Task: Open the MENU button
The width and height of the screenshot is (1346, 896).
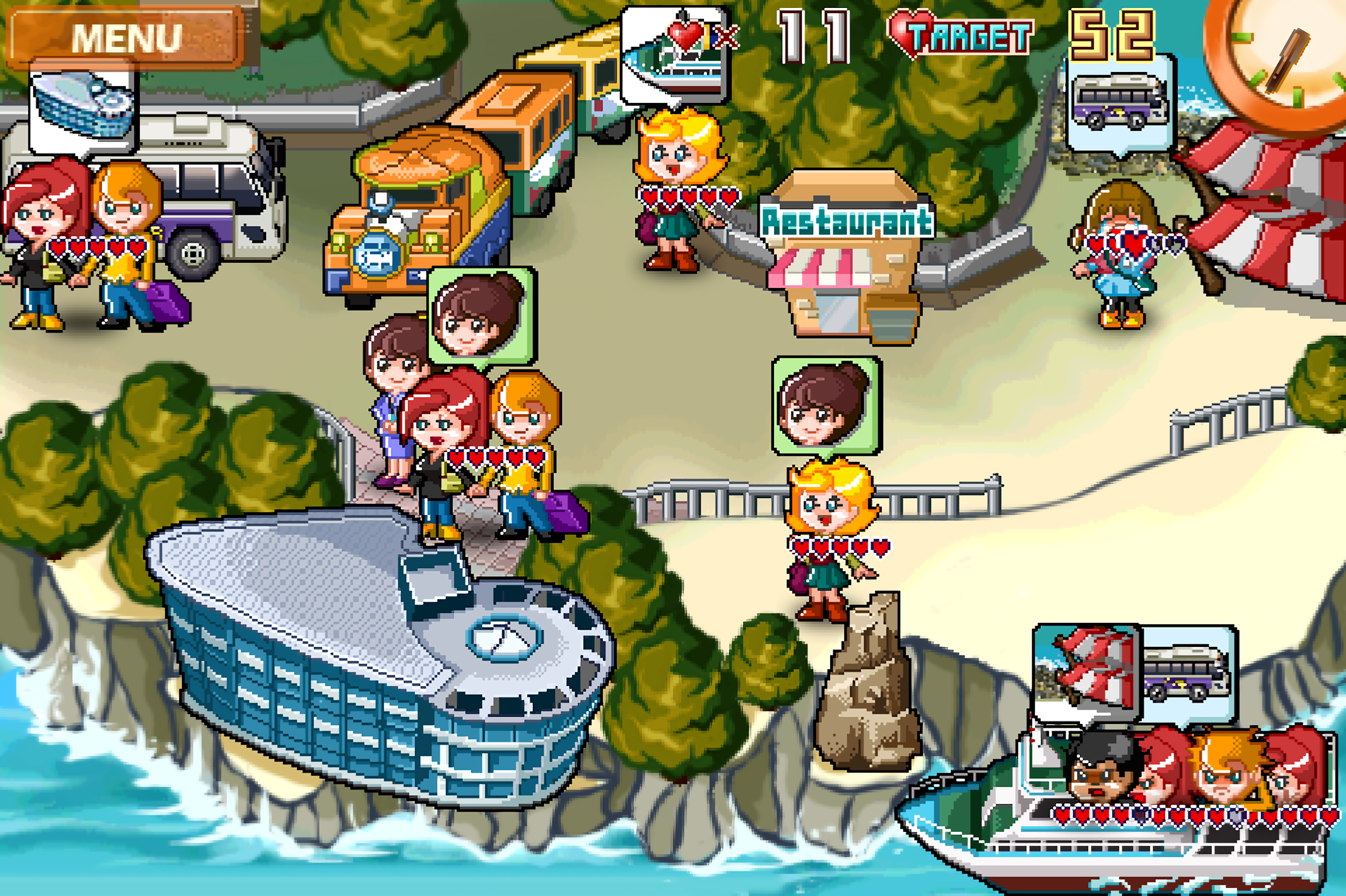Action: pyautogui.click(x=126, y=38)
